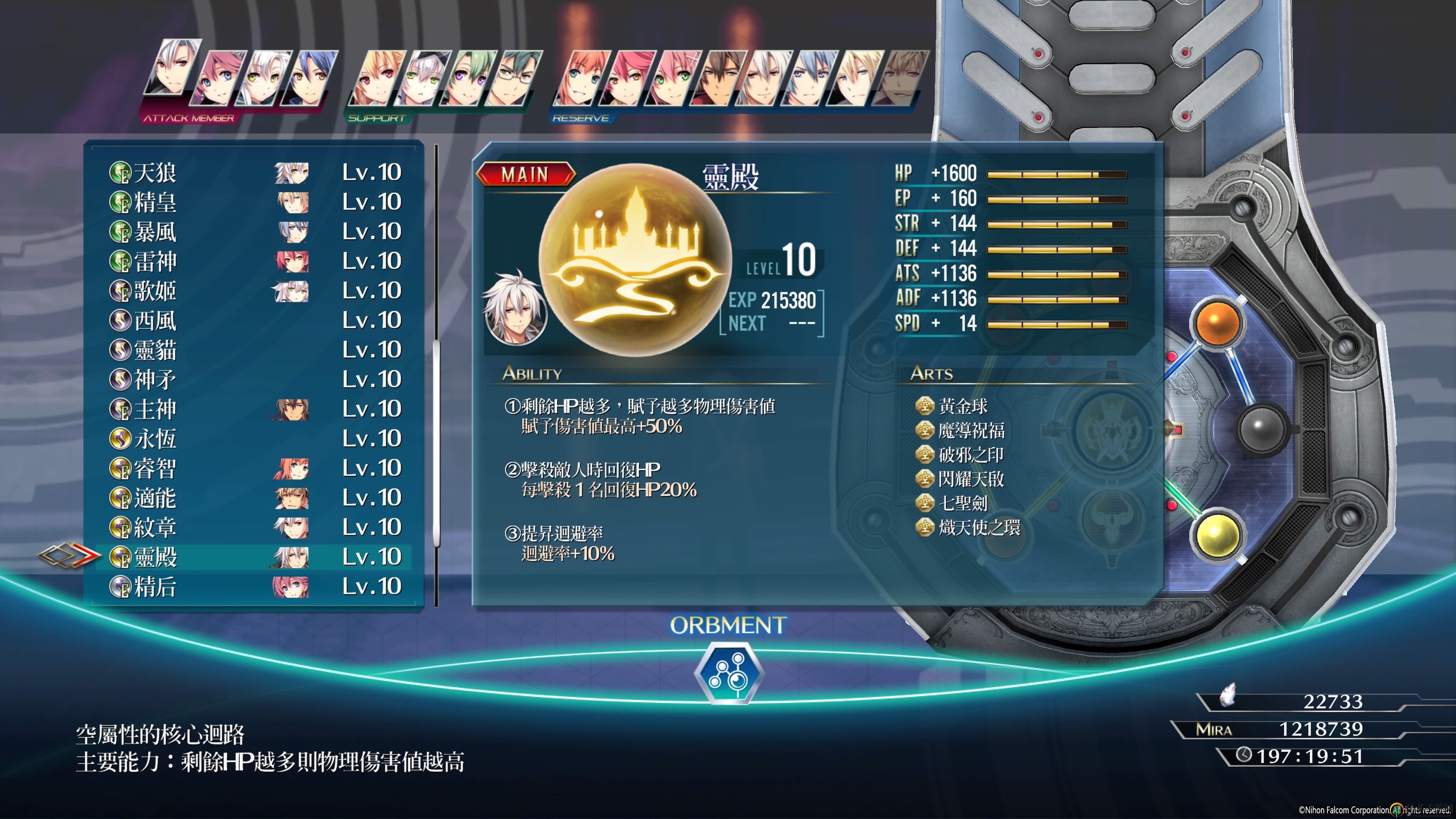Screen dimensions: 1456x819
Task: Choose the 主神 master quartz
Action: point(254,409)
